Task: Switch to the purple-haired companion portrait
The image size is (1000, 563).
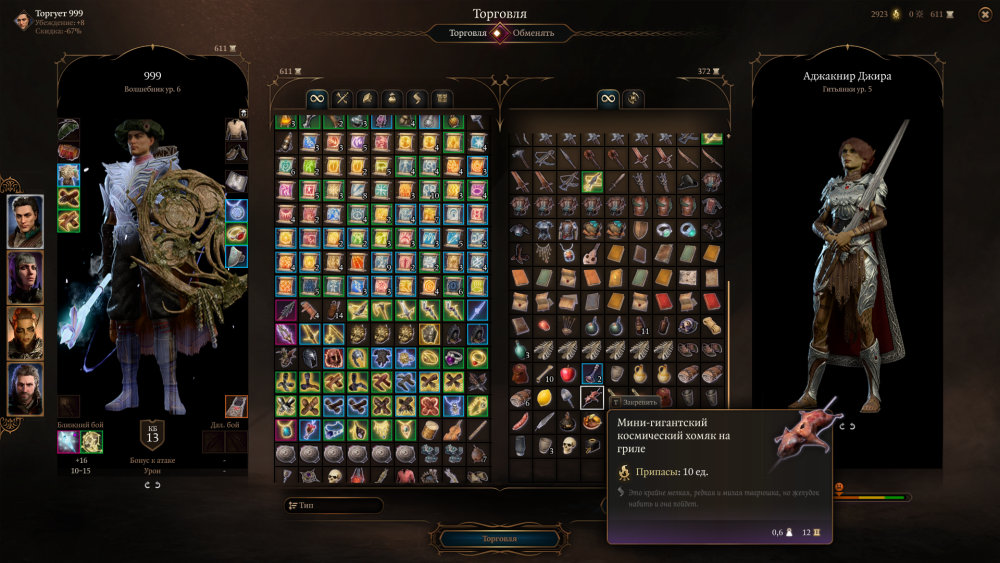Action: [x=26, y=278]
